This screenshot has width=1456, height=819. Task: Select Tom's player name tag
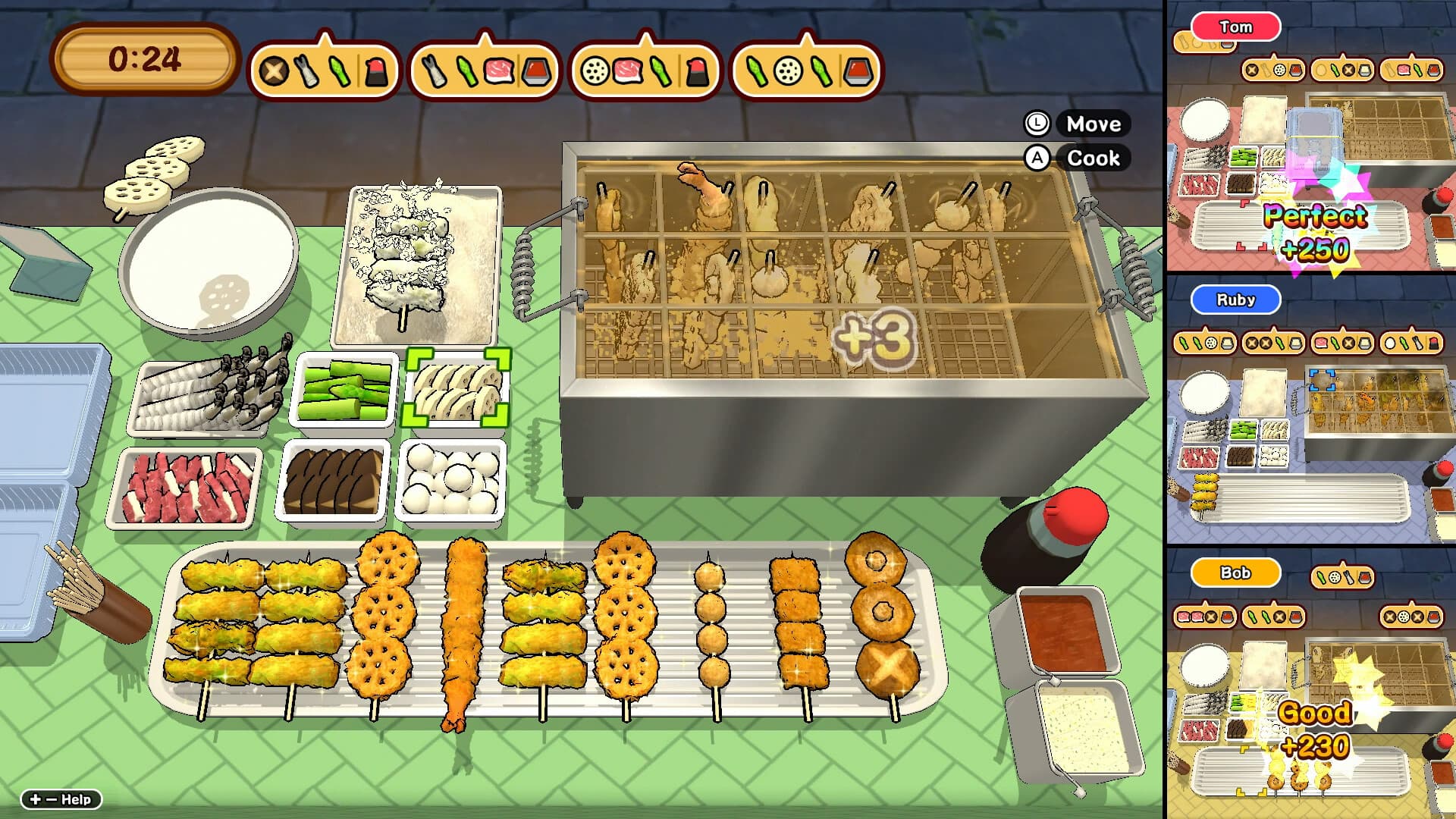[x=1236, y=27]
